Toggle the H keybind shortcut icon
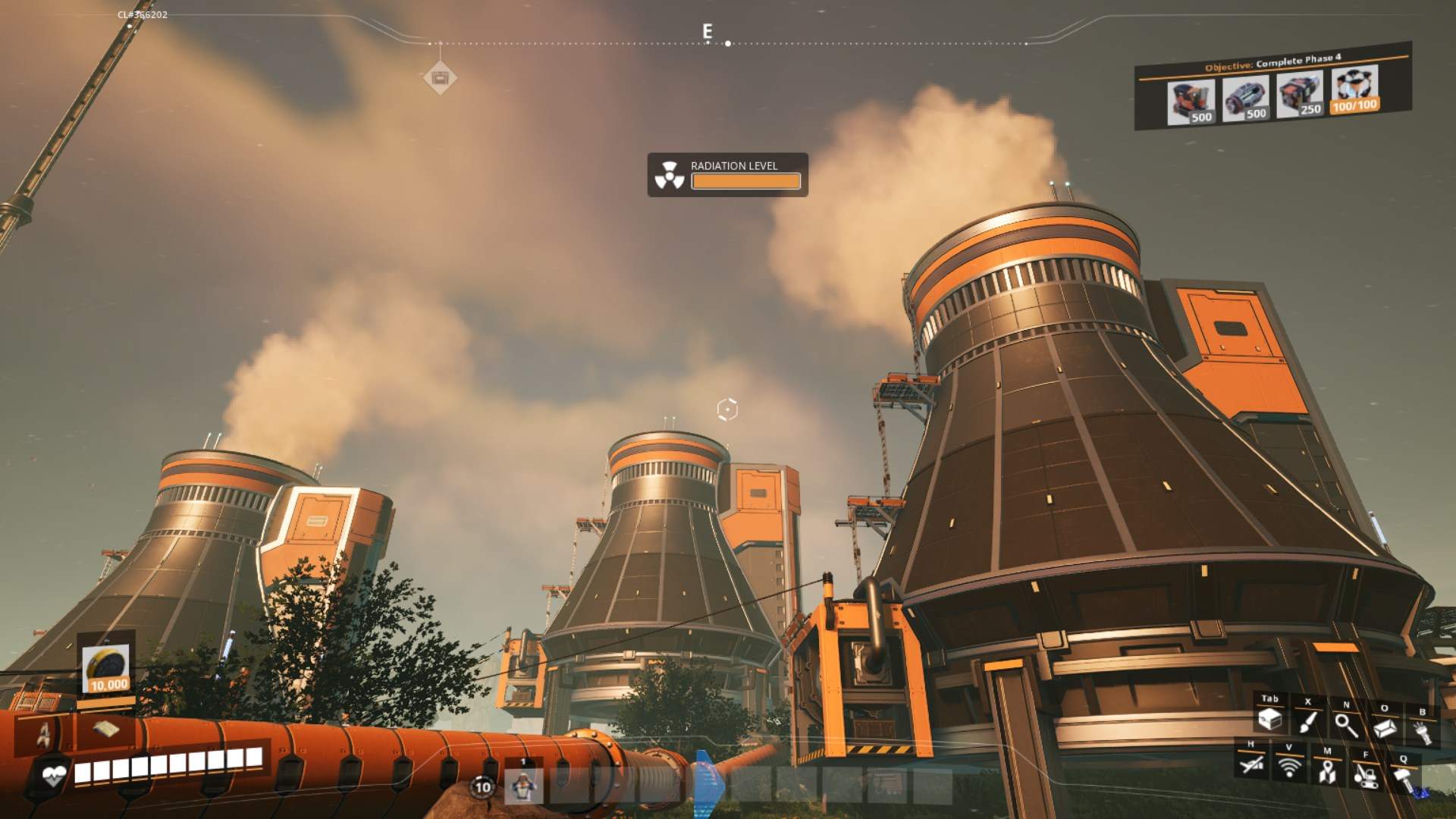Viewport: 1456px width, 819px height. (1251, 766)
